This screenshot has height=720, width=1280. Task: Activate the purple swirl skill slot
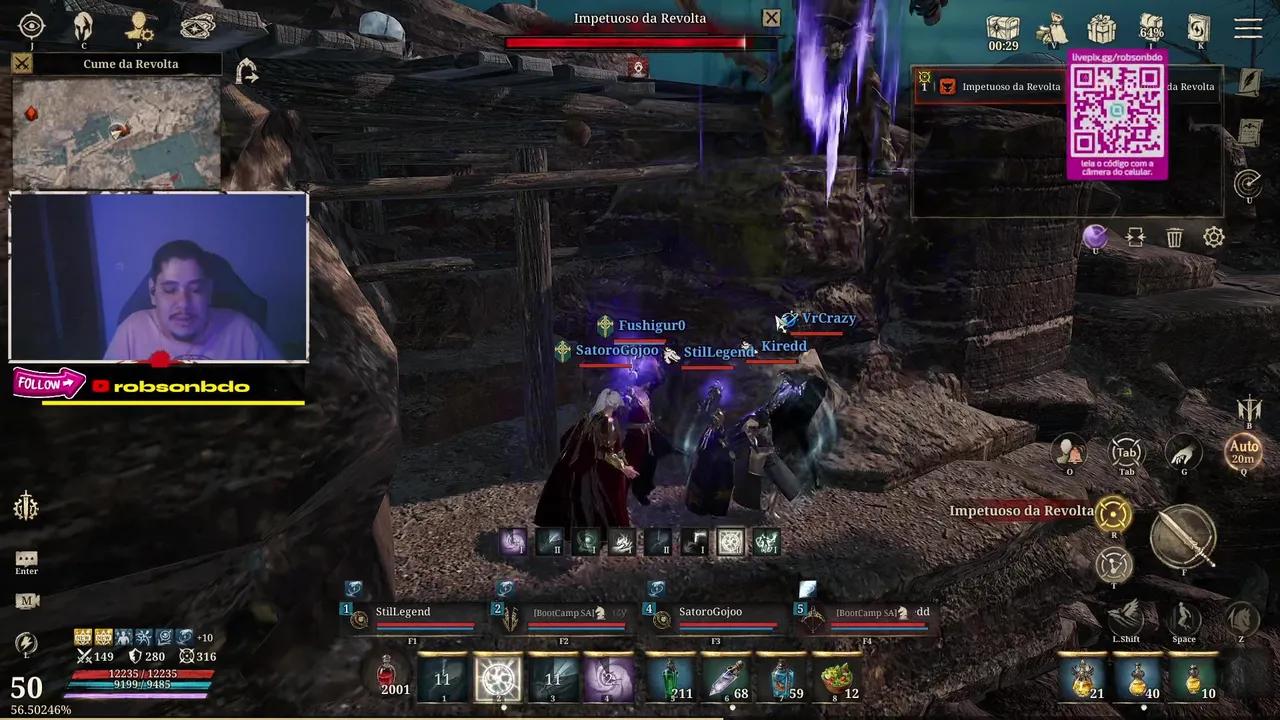(x=608, y=679)
